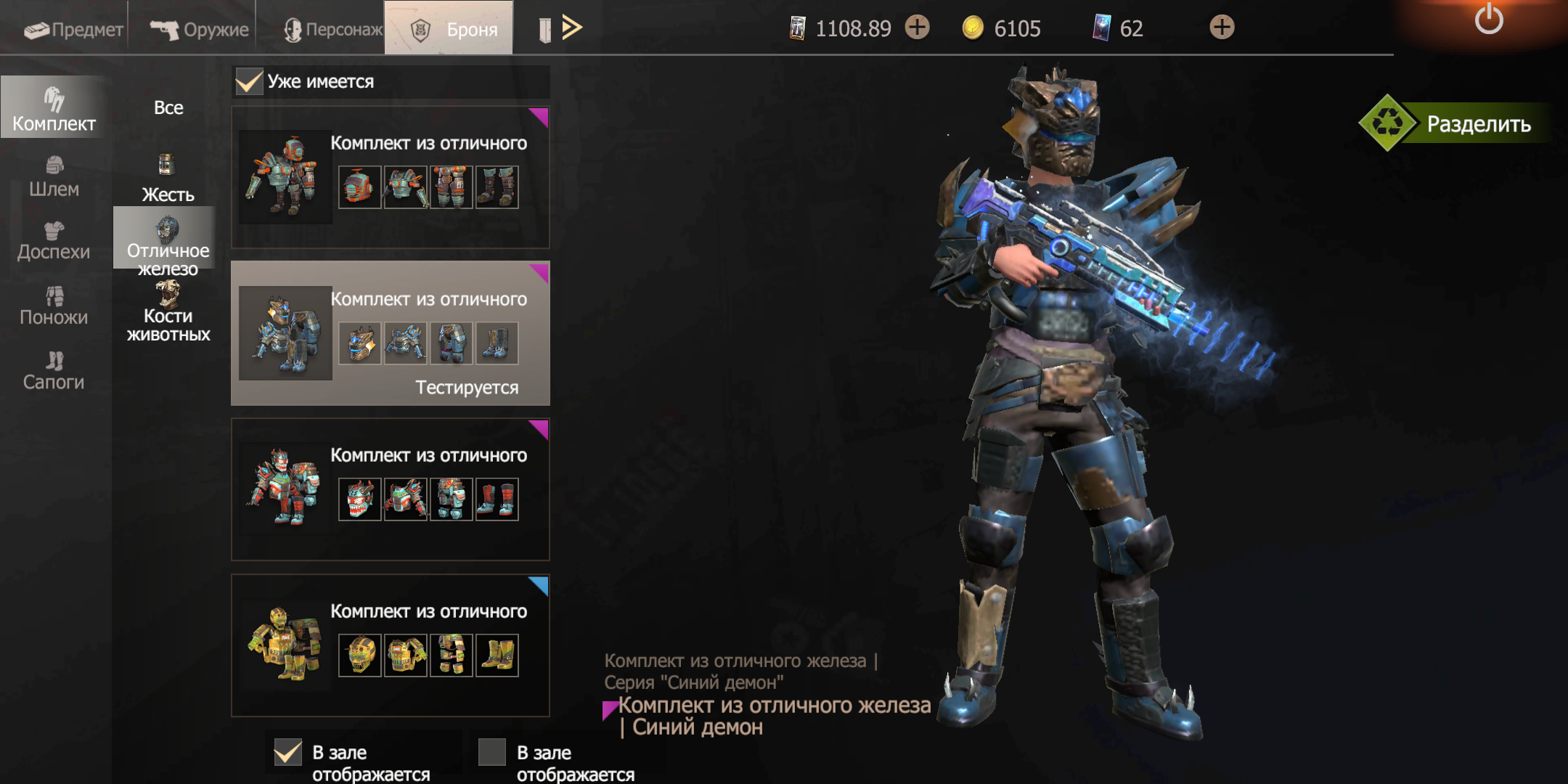Select the yellow-green armor set thumbnail
This screenshot has height=784, width=1568.
tap(286, 644)
